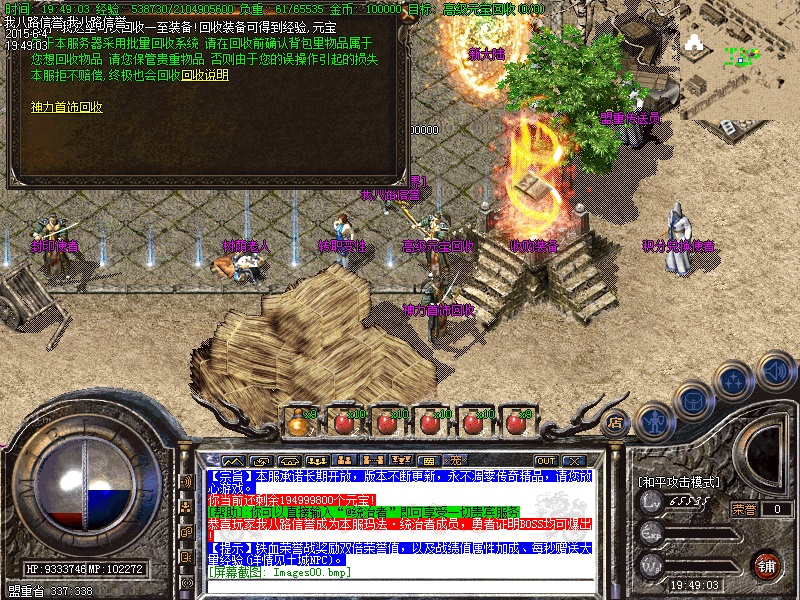Choose the 神力首饰回收 dialogue option

tap(67, 107)
